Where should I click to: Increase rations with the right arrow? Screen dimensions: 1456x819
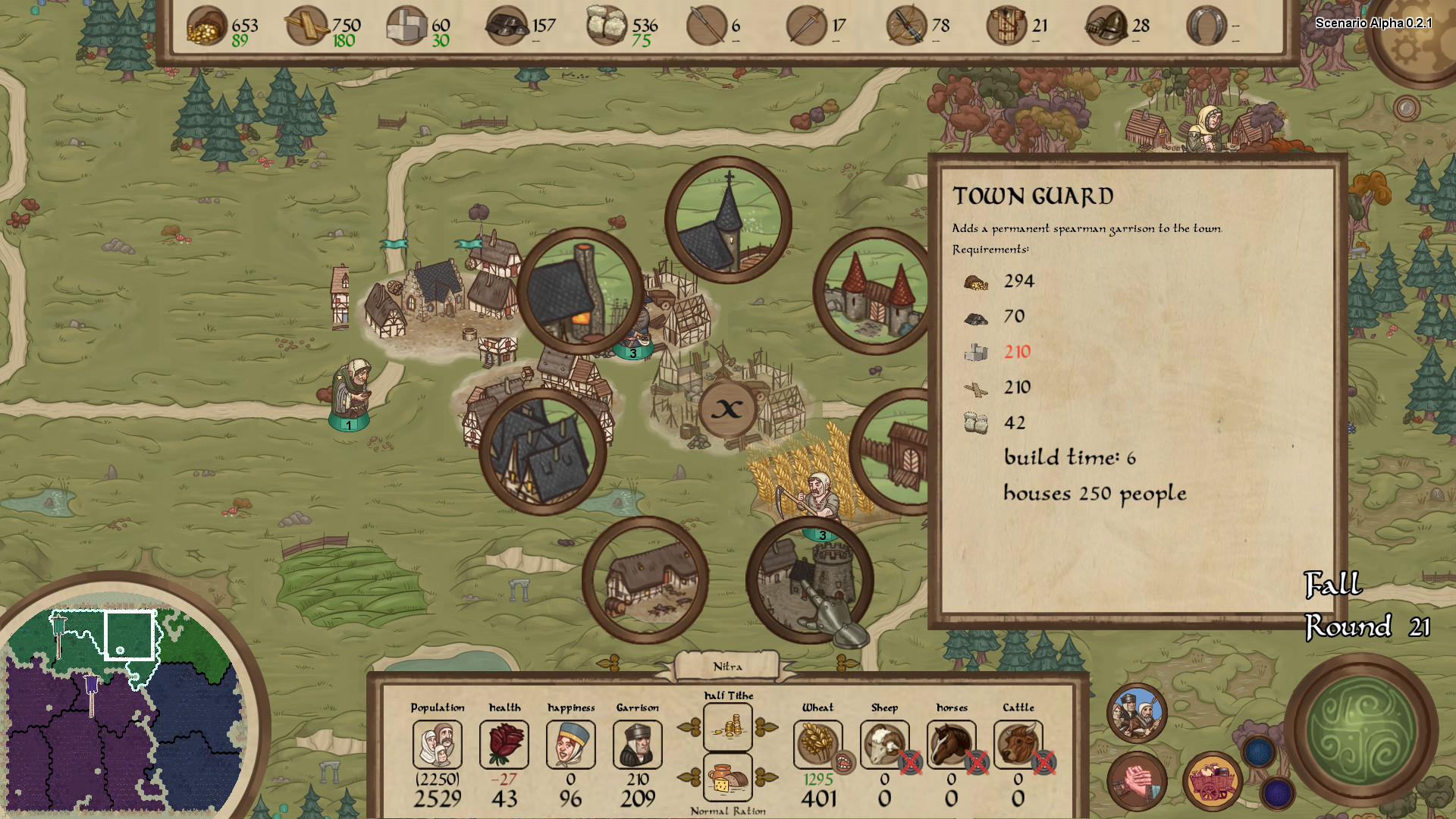(767, 777)
